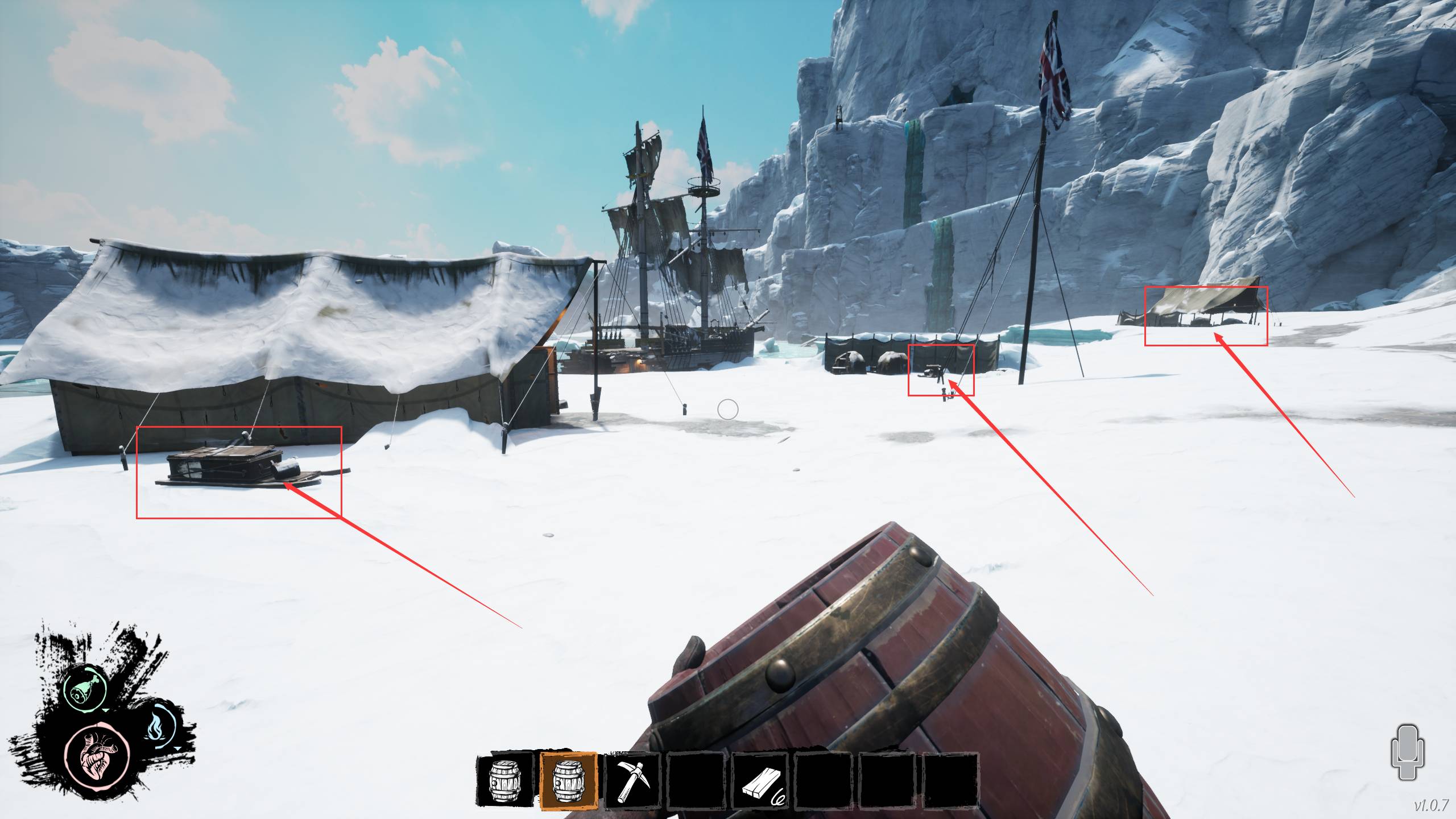The width and height of the screenshot is (1456, 819).
Task: Equip the pickaxe from the hotbar
Action: 632,780
